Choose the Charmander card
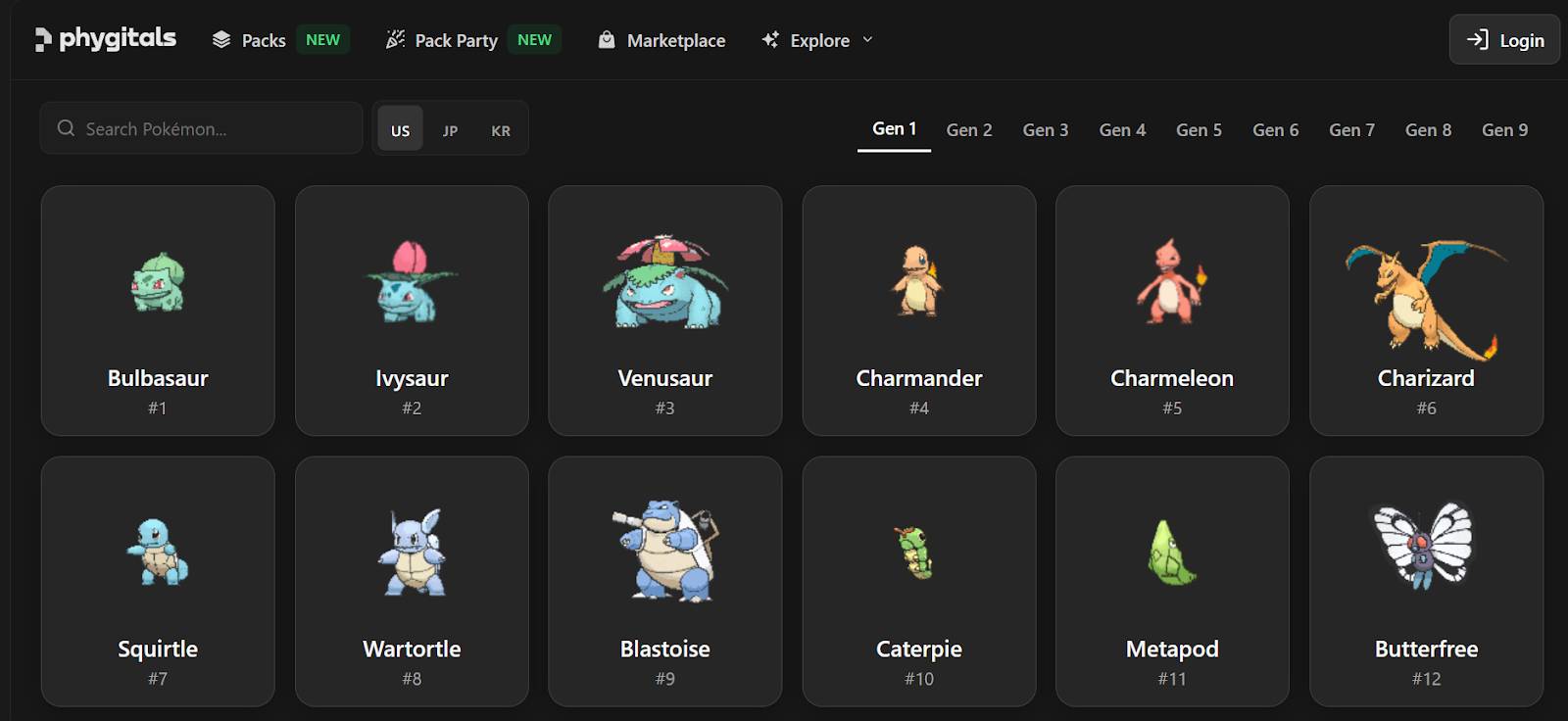 click(919, 311)
